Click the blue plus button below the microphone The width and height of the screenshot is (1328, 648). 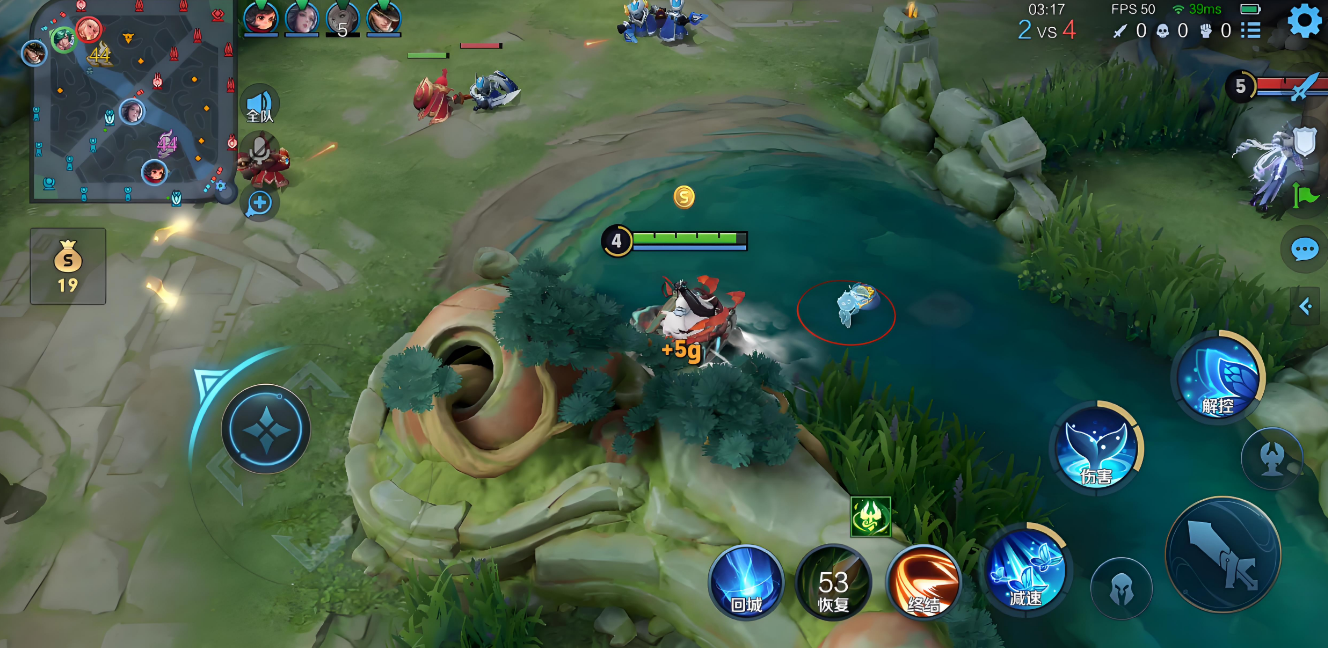click(260, 203)
